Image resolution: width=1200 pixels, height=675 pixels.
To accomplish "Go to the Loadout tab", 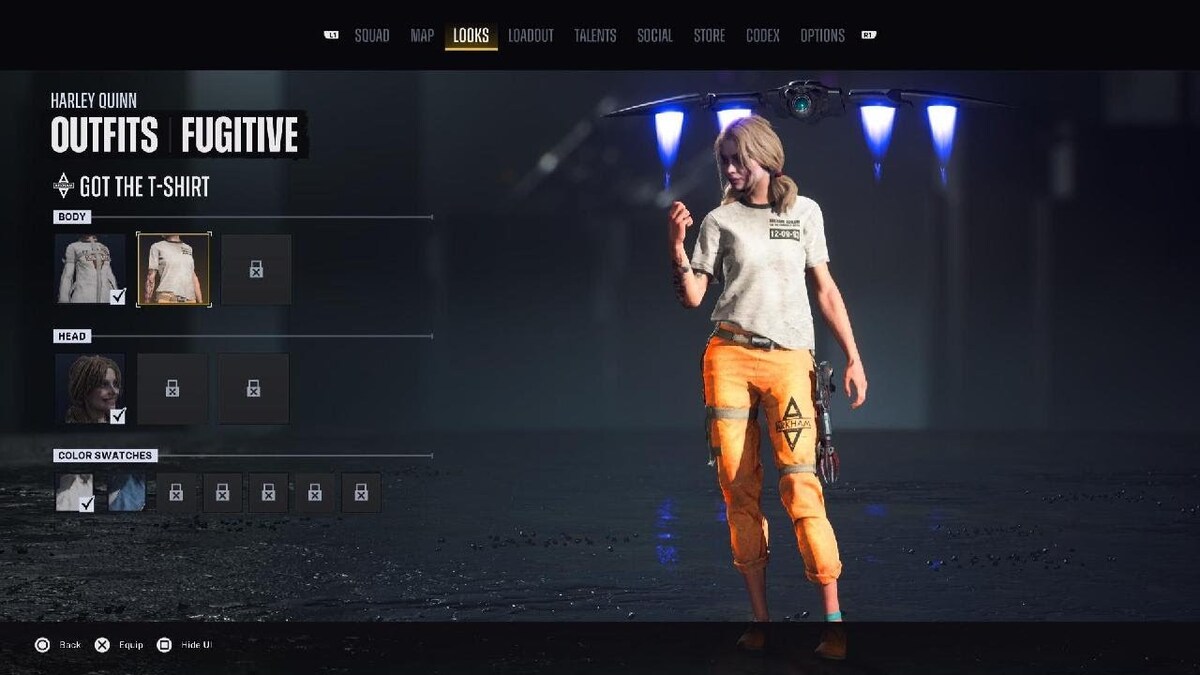I will coord(530,36).
